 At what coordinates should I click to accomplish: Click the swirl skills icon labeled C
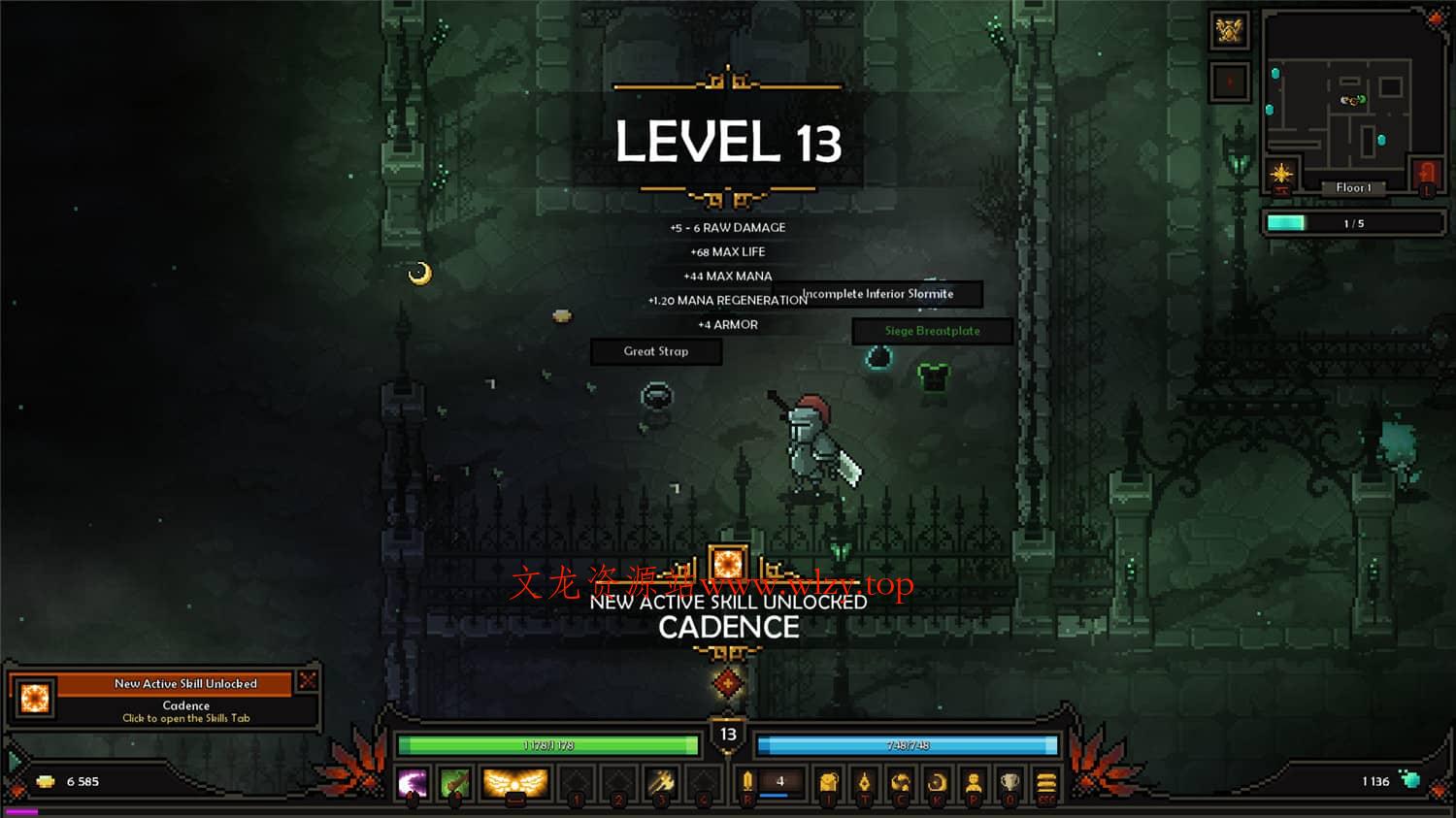click(900, 781)
